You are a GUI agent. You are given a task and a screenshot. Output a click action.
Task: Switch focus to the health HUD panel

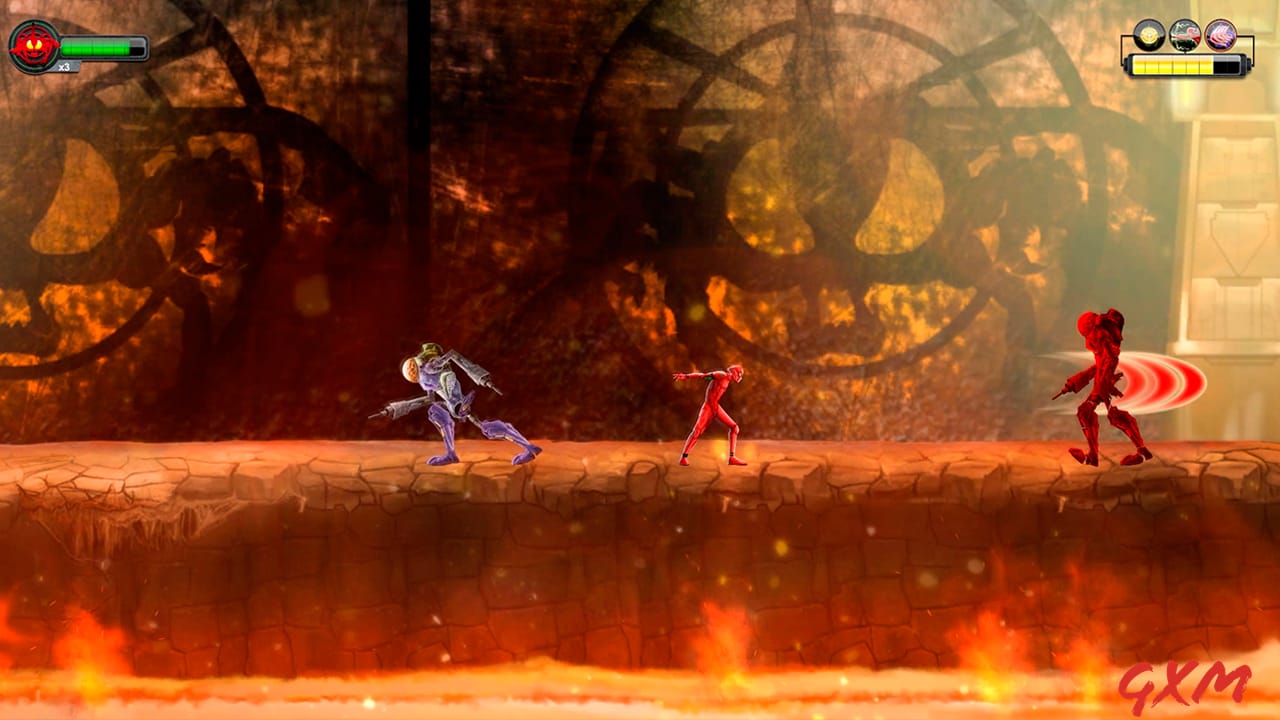click(x=80, y=45)
